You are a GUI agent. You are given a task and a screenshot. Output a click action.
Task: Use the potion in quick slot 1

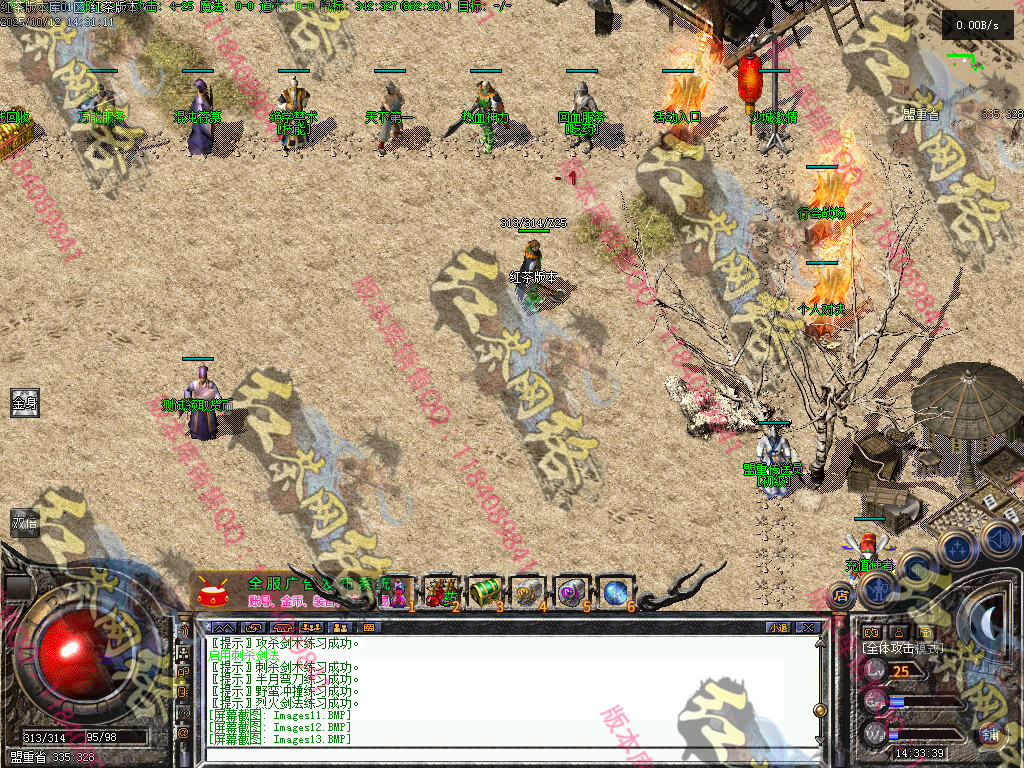click(400, 593)
